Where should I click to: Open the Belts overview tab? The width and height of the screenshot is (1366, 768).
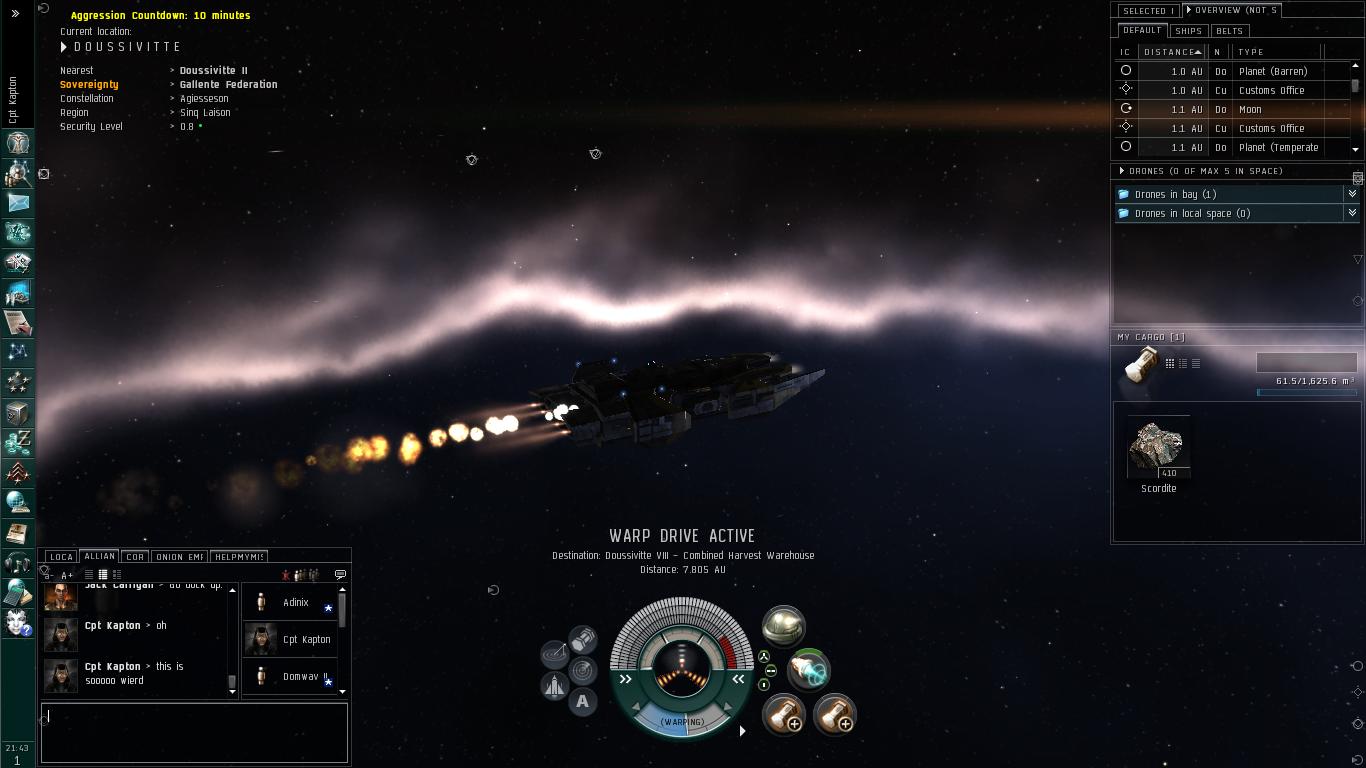tap(1229, 31)
